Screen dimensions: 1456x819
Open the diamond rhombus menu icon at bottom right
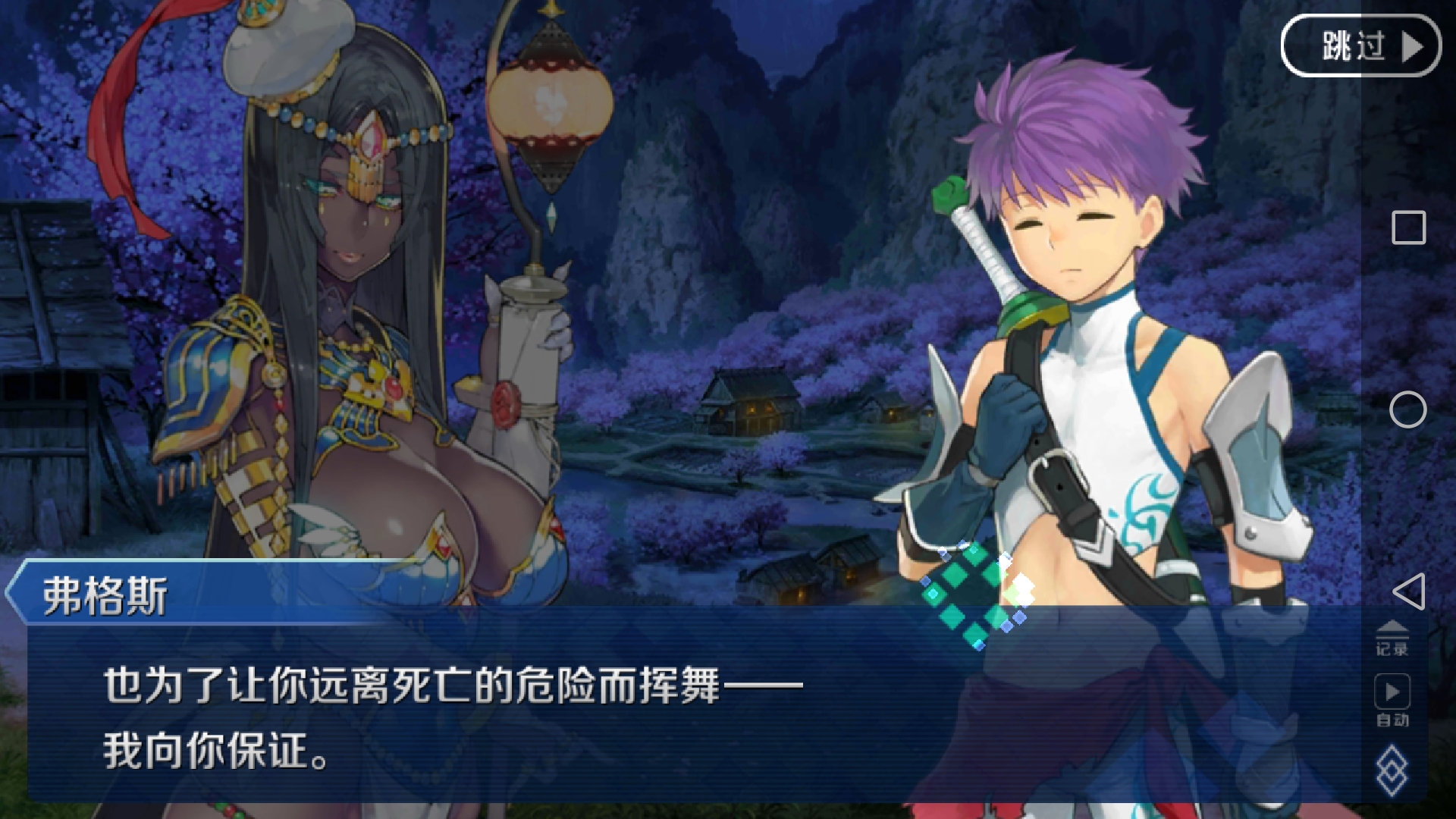pyautogui.click(x=1394, y=770)
